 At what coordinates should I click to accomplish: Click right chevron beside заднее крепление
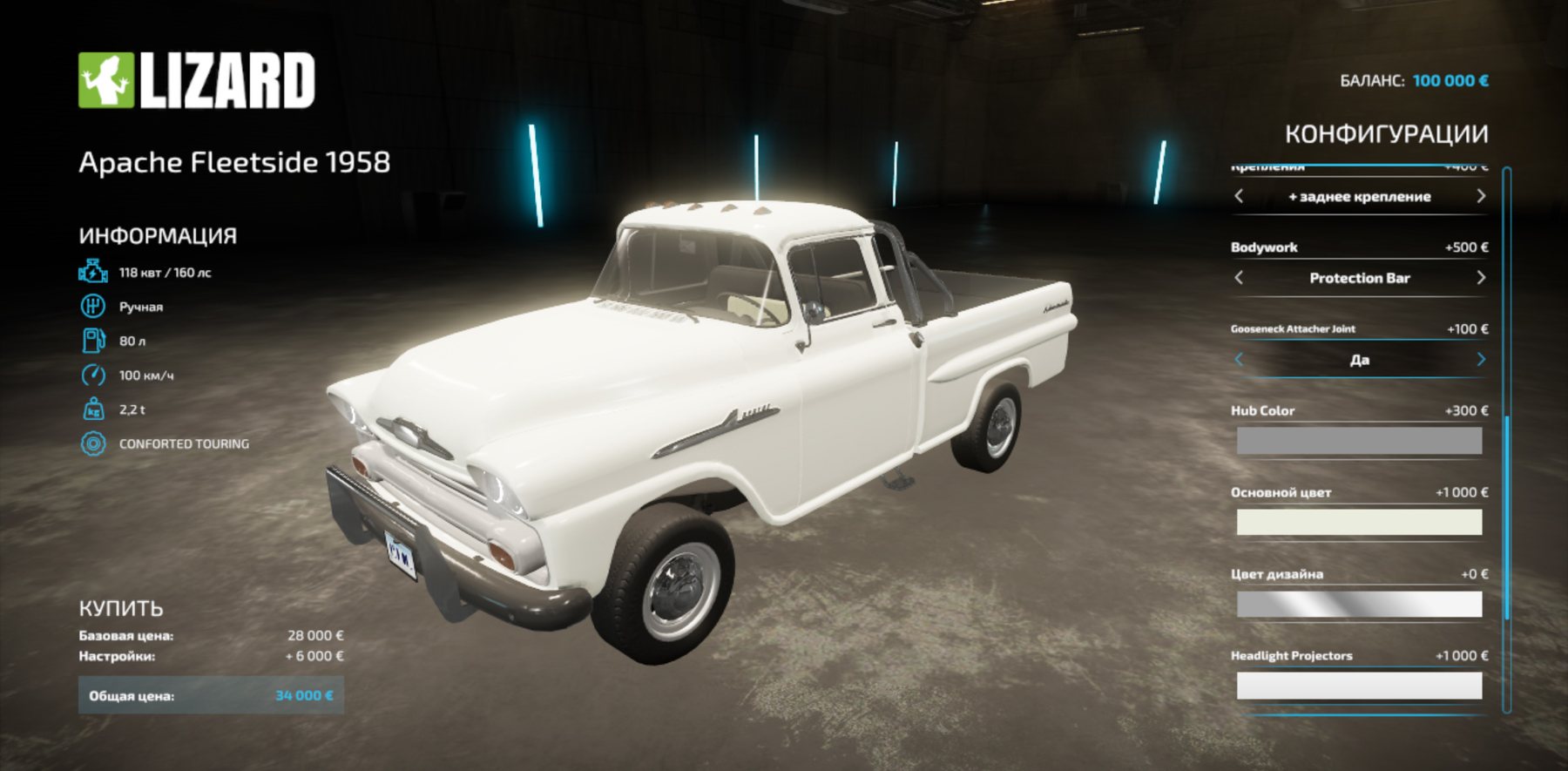(1482, 197)
